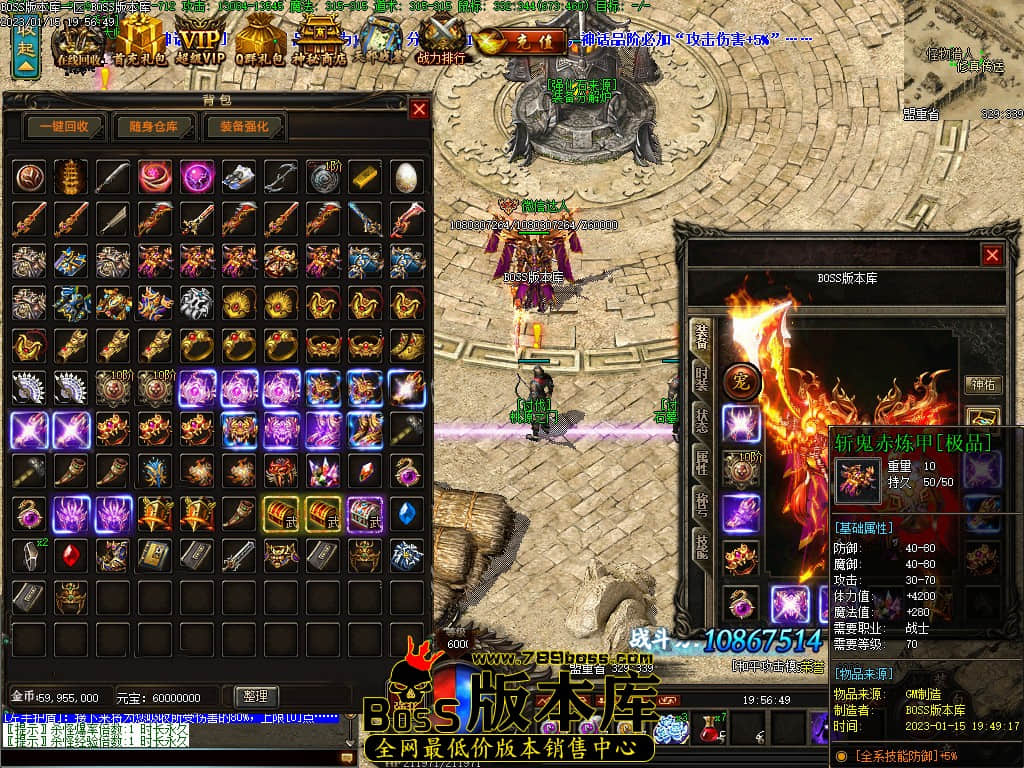The image size is (1024, 768).
Task: Open the 属性 attributes tab
Action: coord(702,461)
